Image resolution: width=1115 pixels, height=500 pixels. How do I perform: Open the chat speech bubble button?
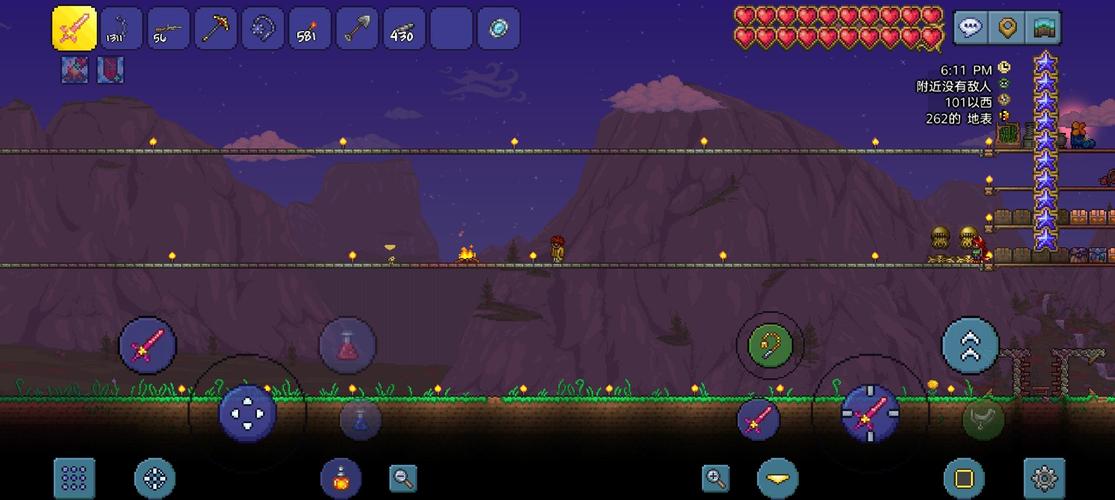coord(970,27)
